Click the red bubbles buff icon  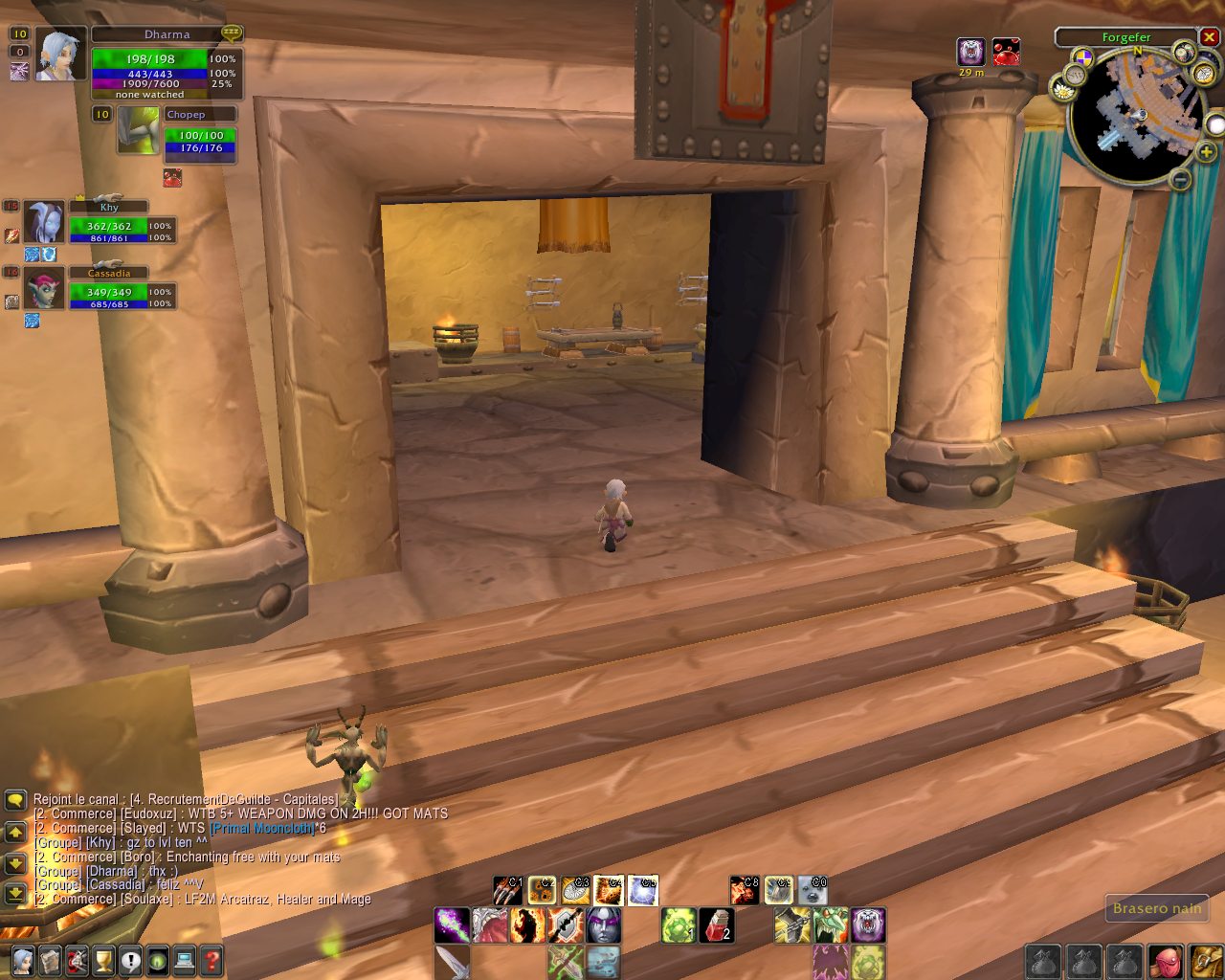[1006, 52]
